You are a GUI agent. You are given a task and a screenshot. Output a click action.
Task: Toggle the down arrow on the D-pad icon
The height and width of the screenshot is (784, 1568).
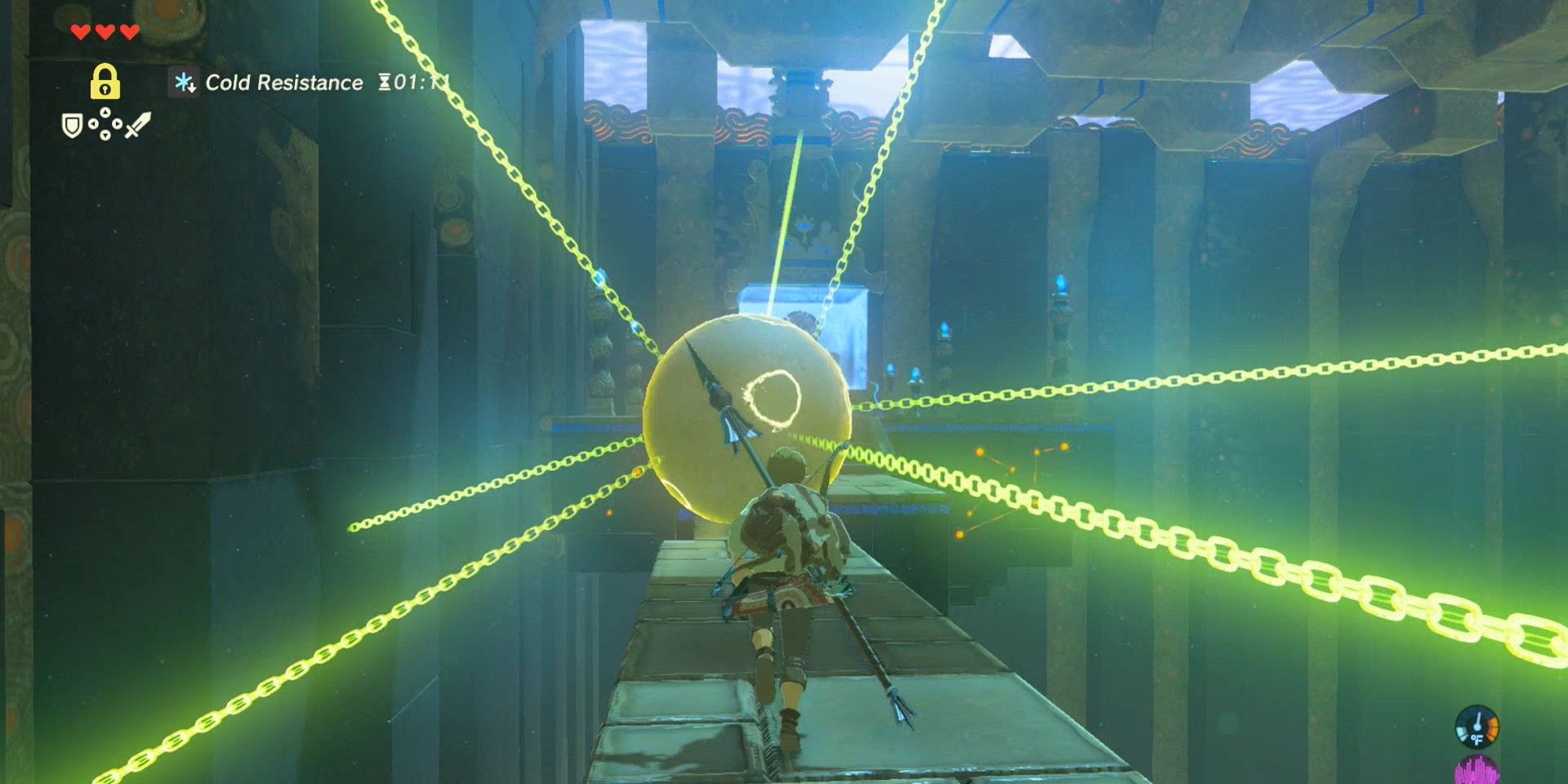pyautogui.click(x=105, y=135)
